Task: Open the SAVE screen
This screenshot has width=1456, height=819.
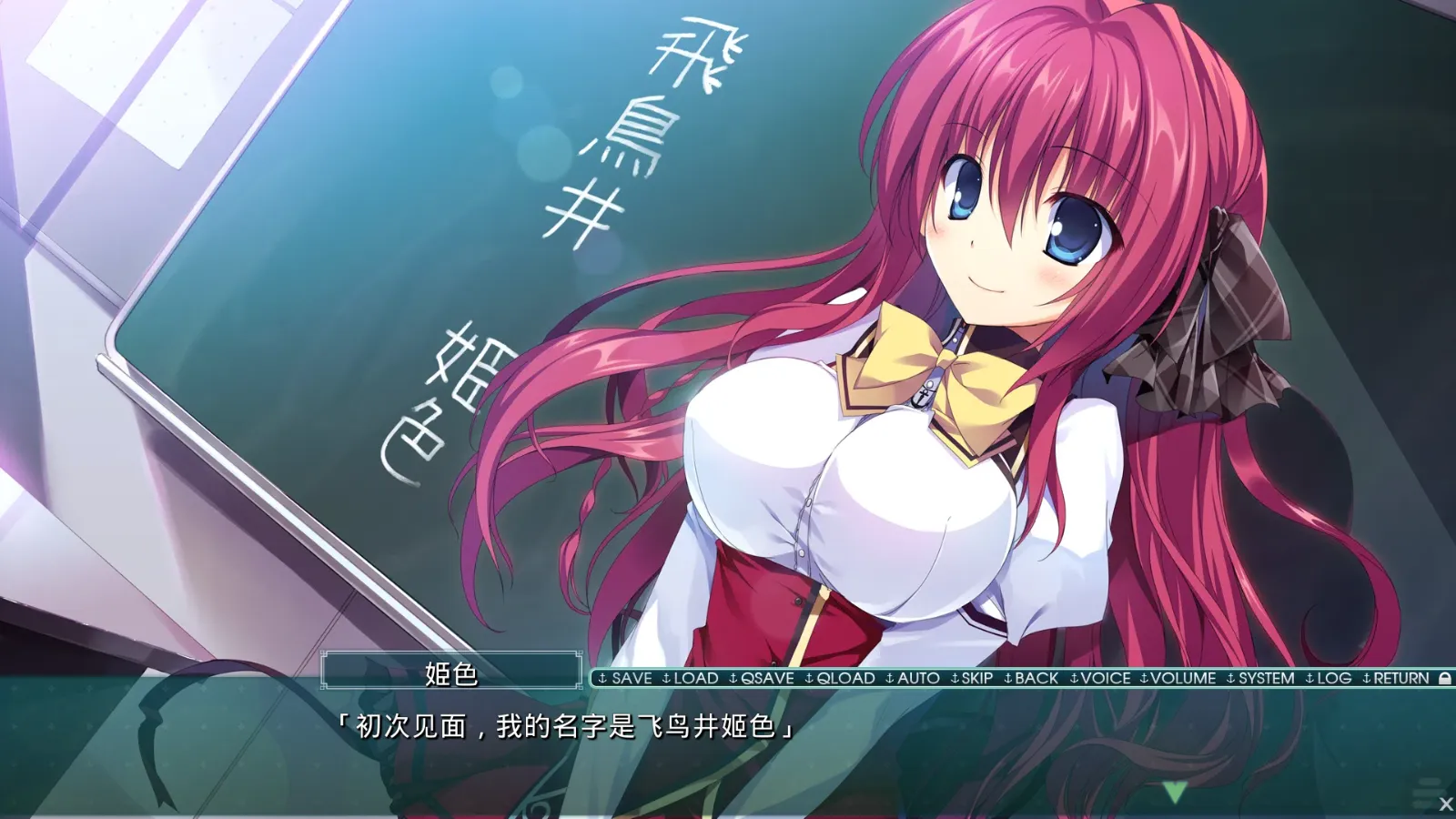Action: [632, 679]
